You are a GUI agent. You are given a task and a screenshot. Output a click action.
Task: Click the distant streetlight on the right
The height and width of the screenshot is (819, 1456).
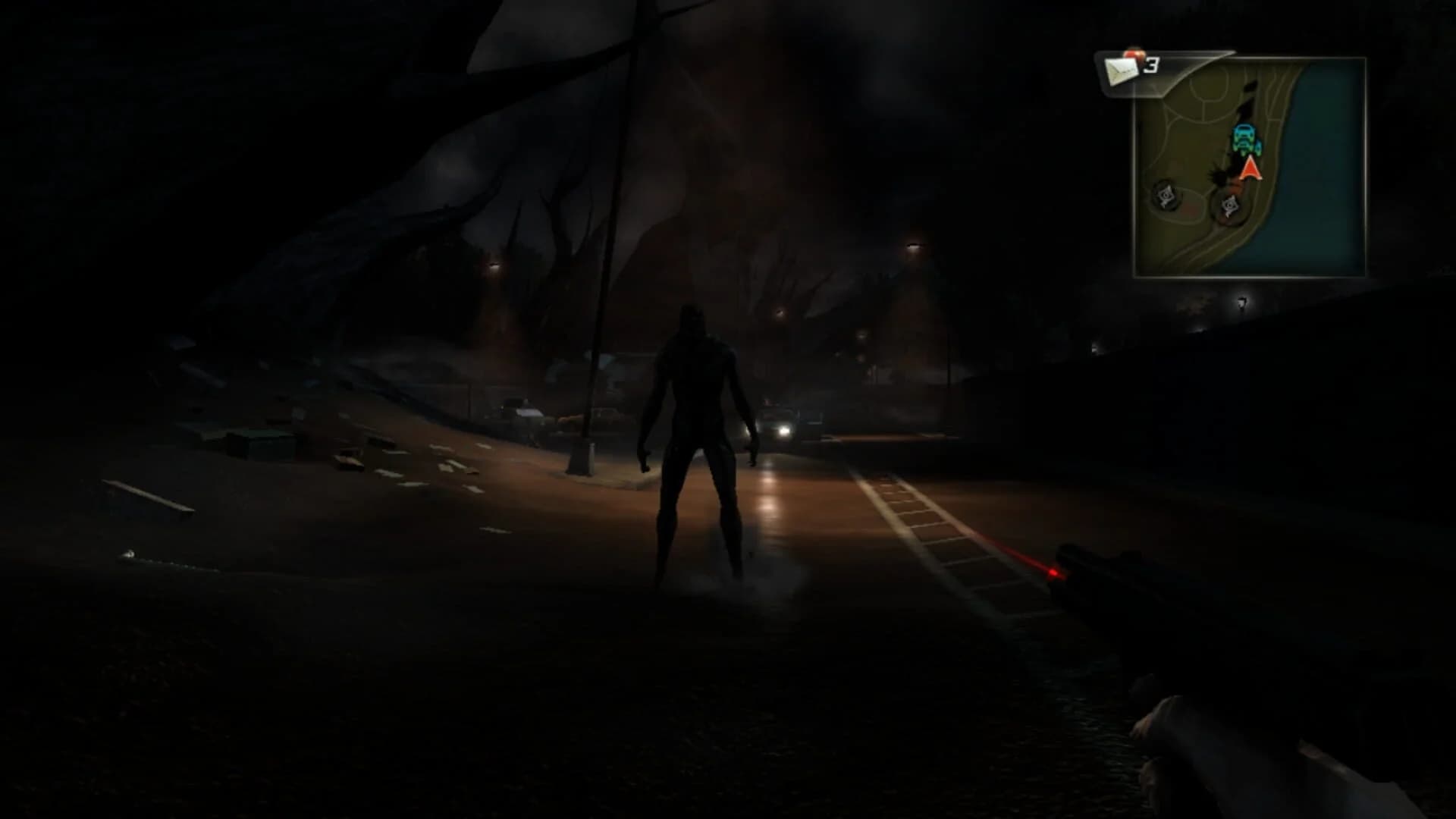click(912, 249)
